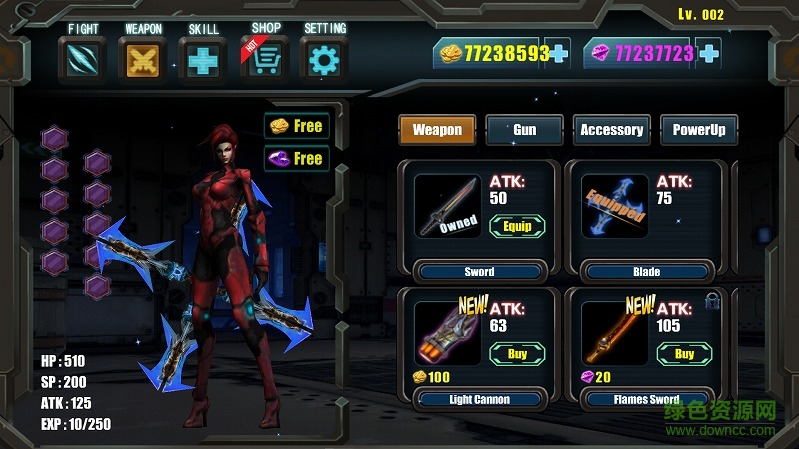Select the Flames Sword weapon thumbnail
Screen dimensions: 799x449
pos(615,333)
